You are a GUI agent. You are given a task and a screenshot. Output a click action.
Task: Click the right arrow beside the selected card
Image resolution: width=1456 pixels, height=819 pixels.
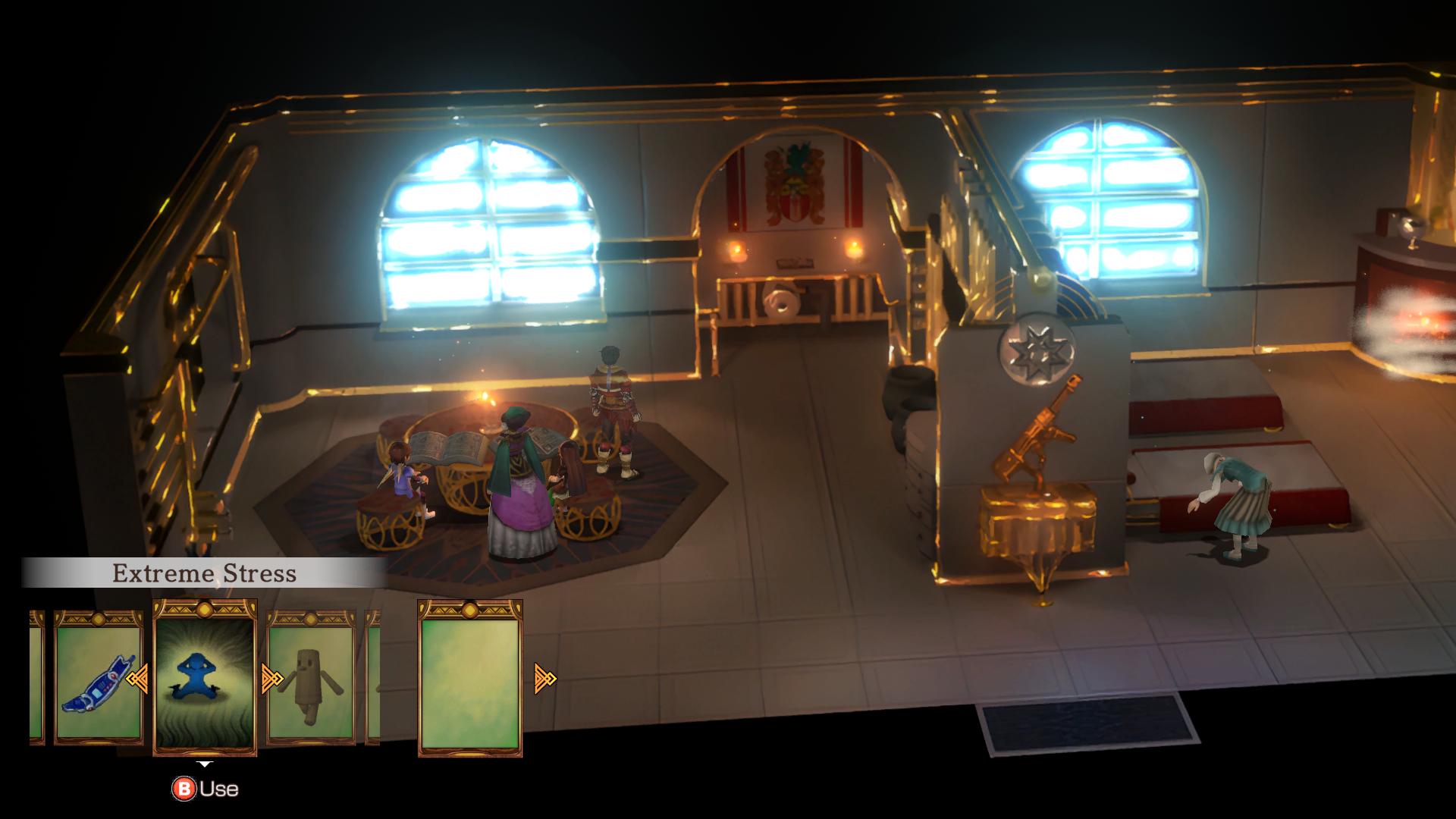click(271, 679)
